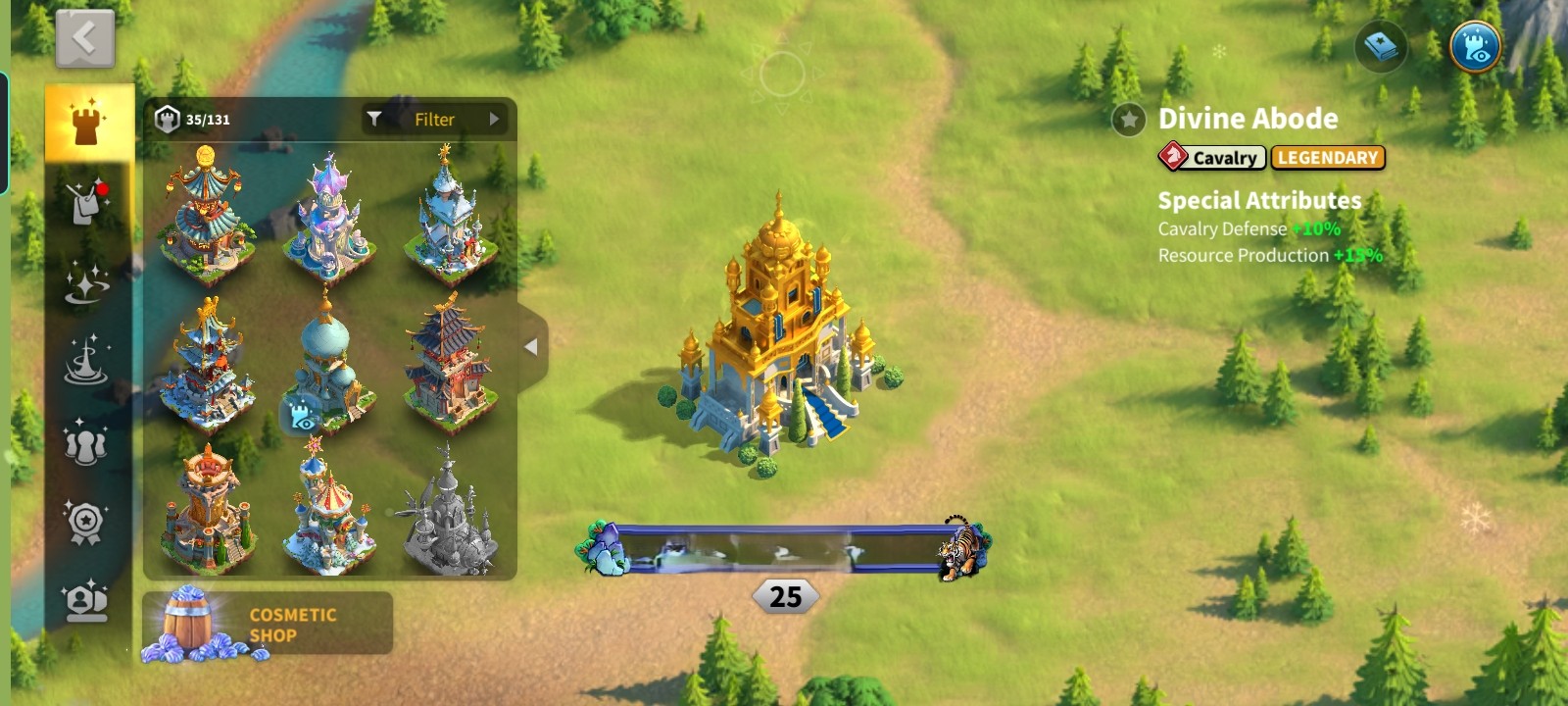Open the Filter dropdown
Image resolution: width=1568 pixels, height=706 pixels.
coord(434,120)
